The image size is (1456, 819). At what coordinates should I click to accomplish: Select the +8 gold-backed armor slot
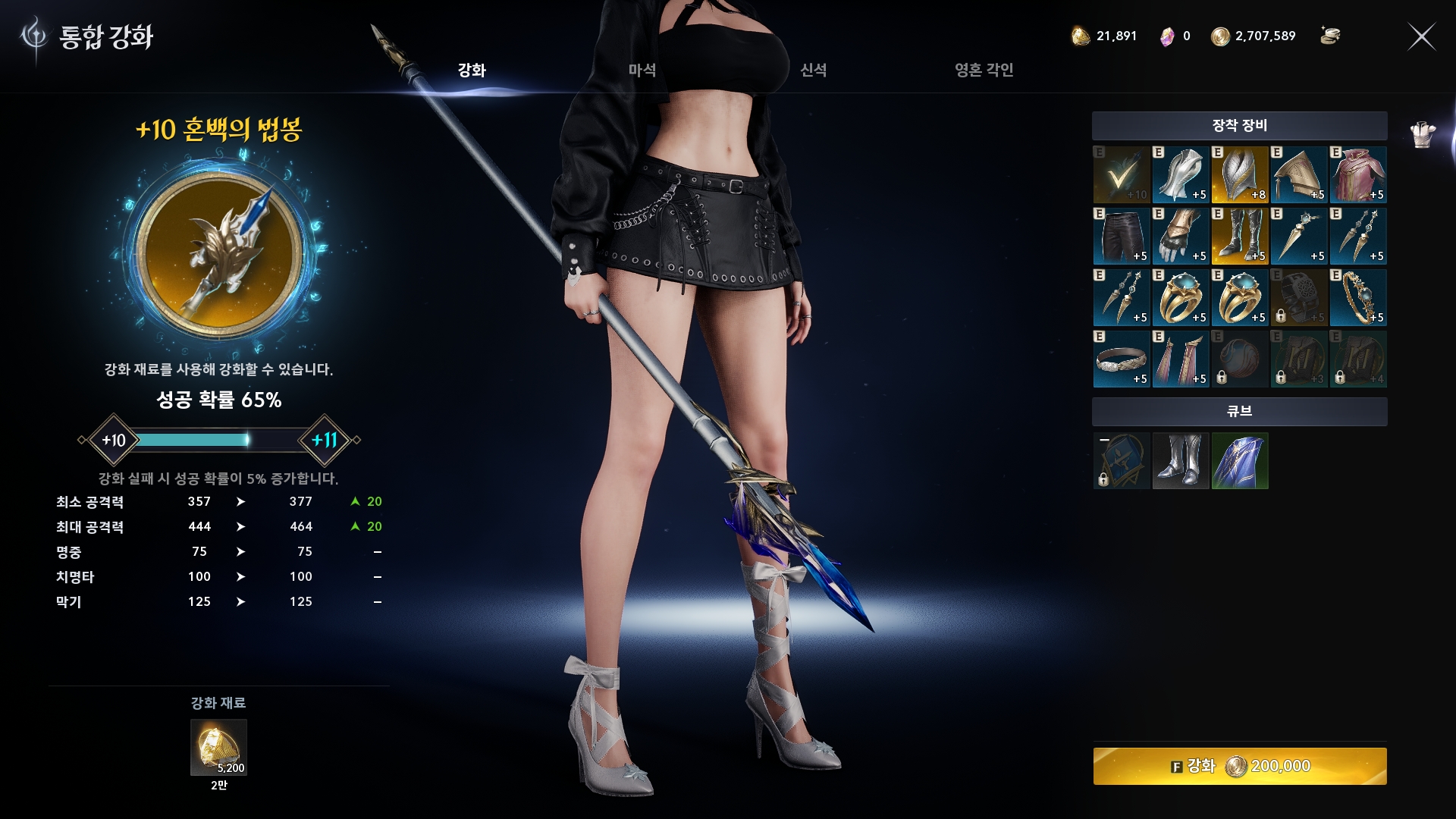click(1239, 174)
